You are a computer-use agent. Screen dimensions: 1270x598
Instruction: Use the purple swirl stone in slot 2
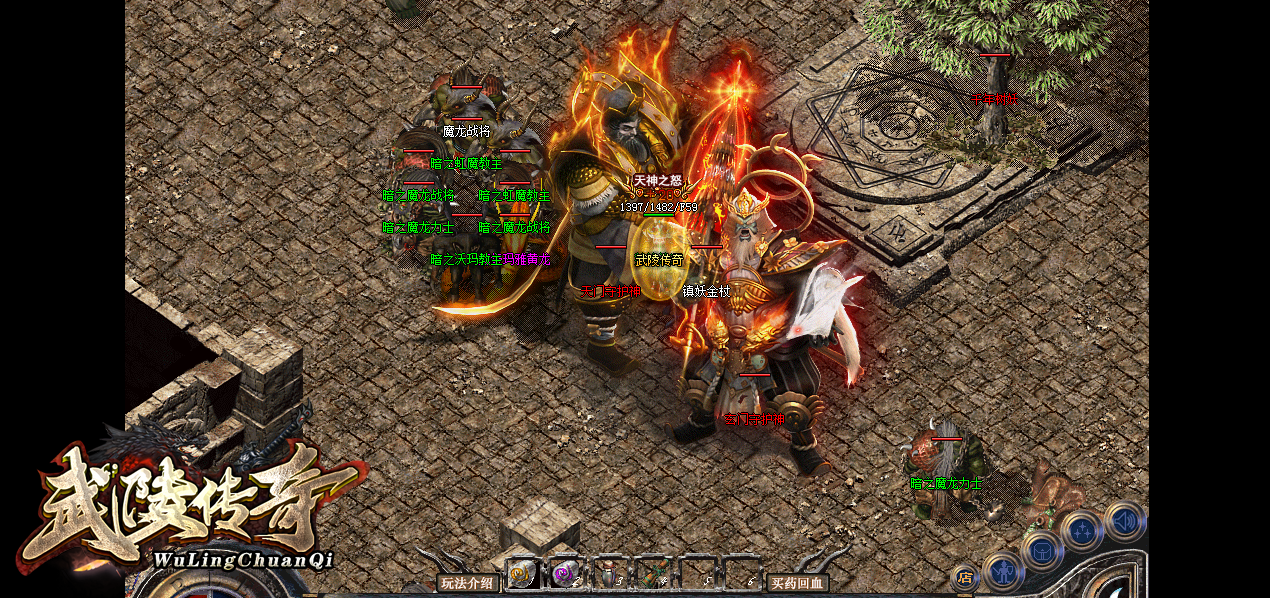tap(566, 574)
